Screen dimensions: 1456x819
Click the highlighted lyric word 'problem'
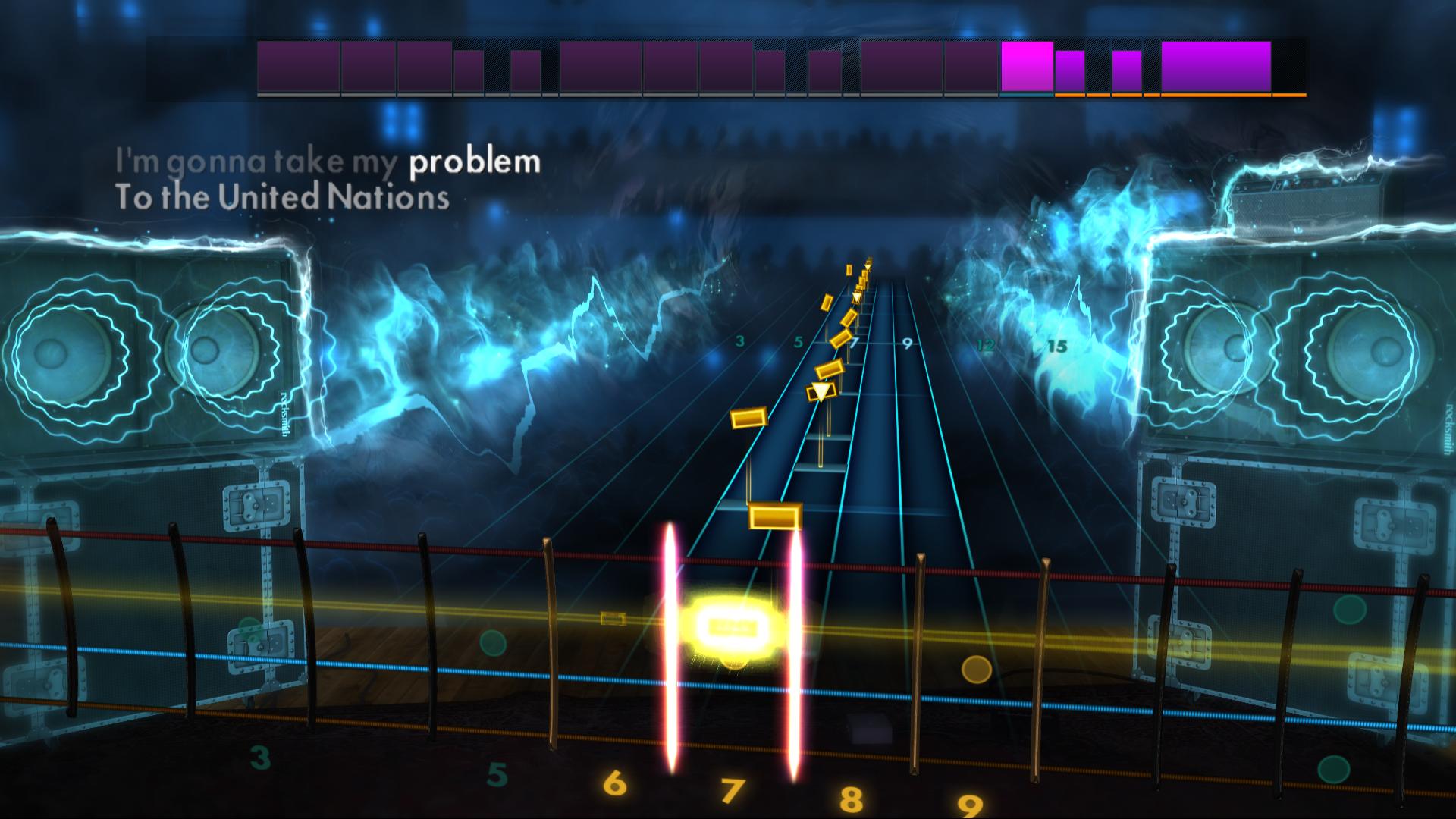pos(474,162)
